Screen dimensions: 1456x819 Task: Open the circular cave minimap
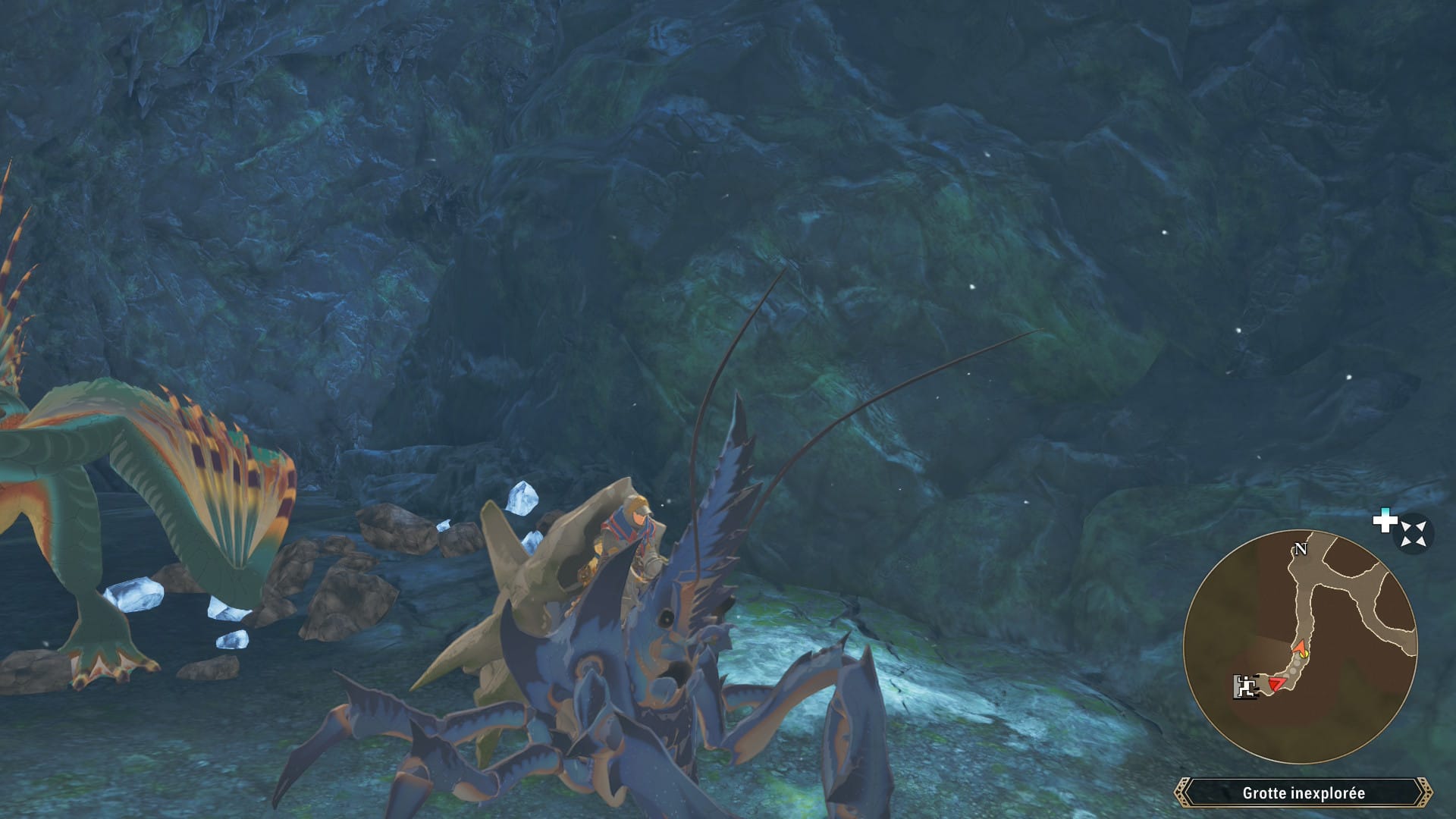click(1300, 647)
